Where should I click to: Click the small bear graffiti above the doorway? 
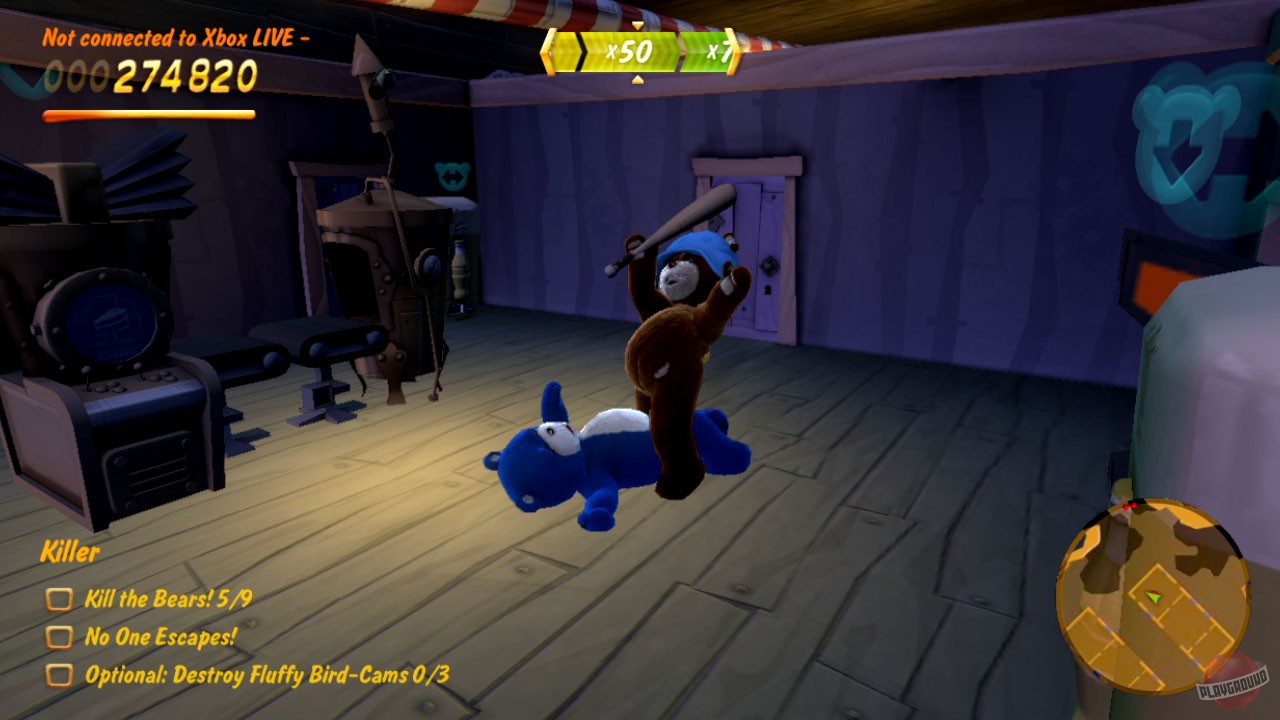click(455, 173)
